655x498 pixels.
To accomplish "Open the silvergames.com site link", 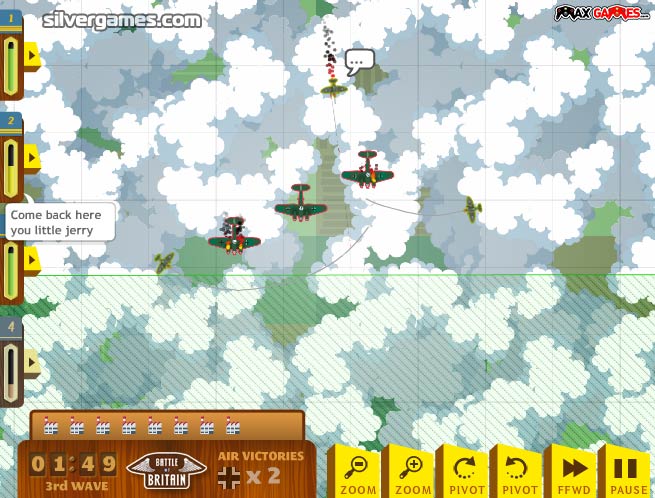I will (121, 19).
